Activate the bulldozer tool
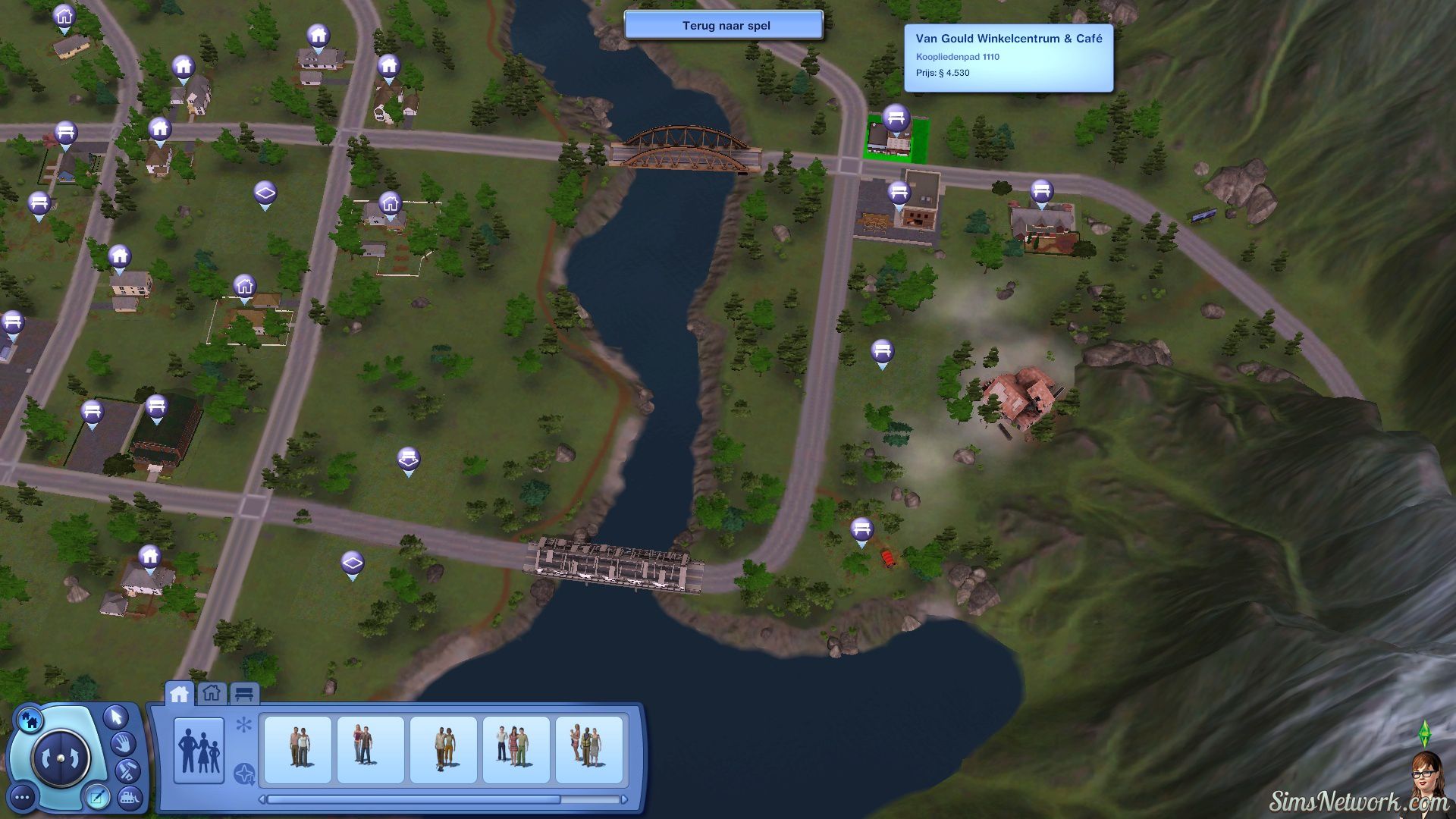Viewport: 1456px width, 819px height. pyautogui.click(x=130, y=796)
